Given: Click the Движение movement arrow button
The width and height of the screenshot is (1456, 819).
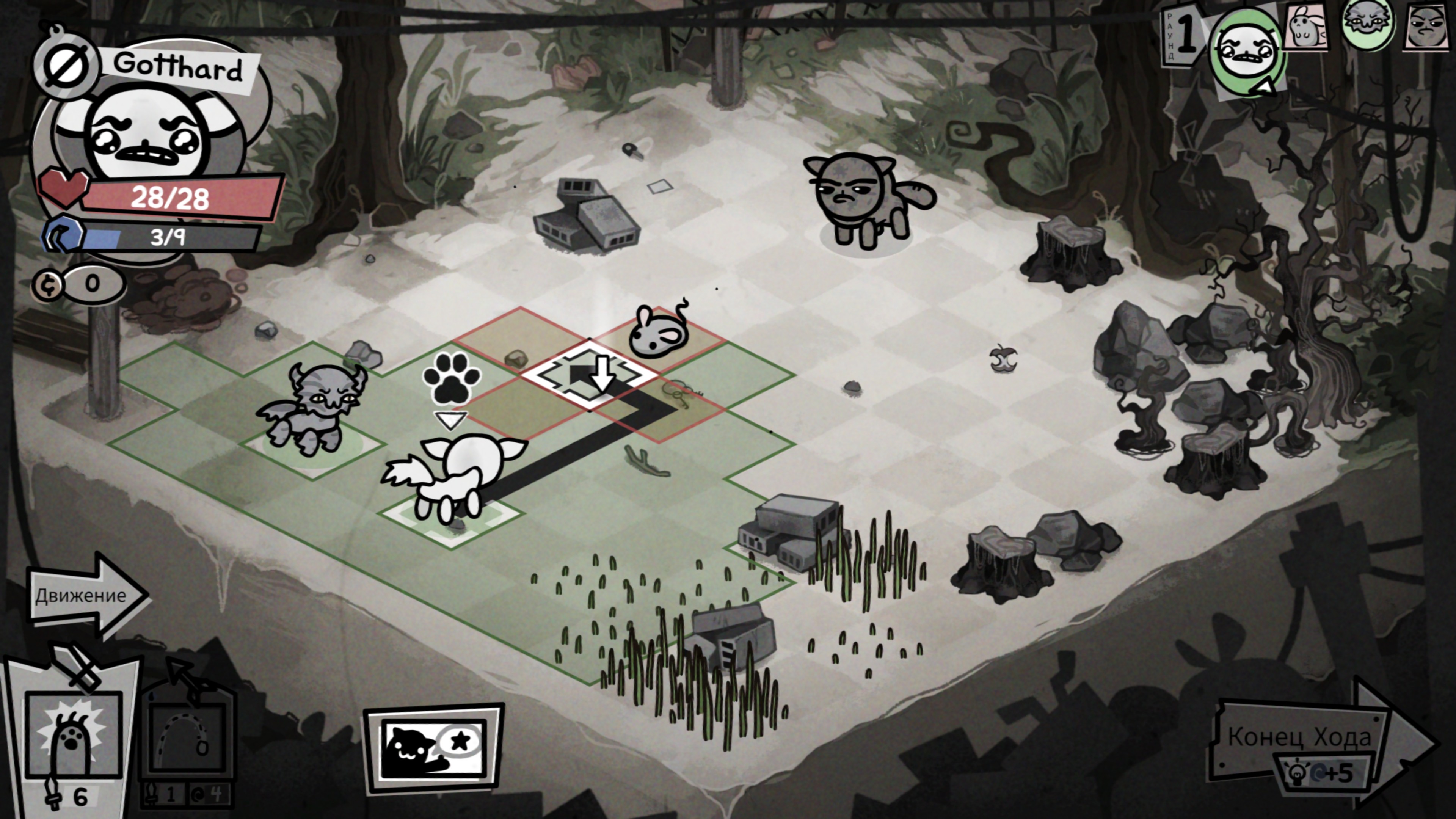Looking at the screenshot, I should [85, 595].
